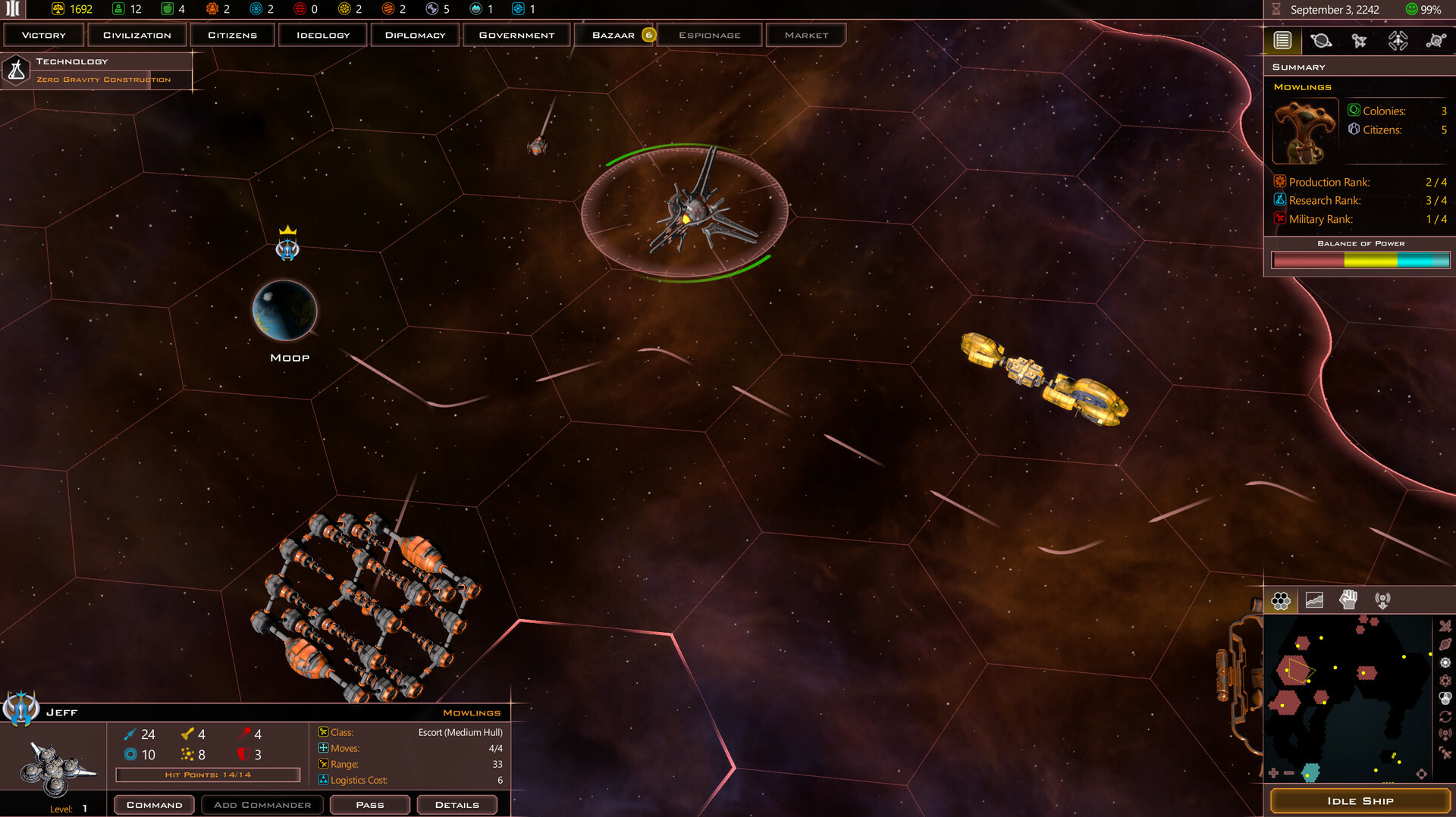Select the hex grid minimap view
Image resolution: width=1456 pixels, height=817 pixels.
pos(1282,599)
